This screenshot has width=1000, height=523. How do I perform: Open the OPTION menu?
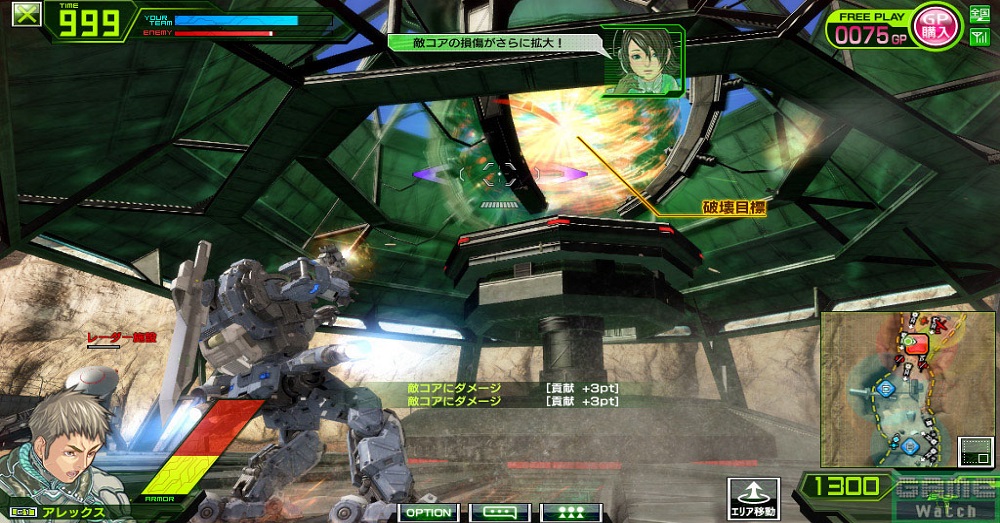point(429,512)
